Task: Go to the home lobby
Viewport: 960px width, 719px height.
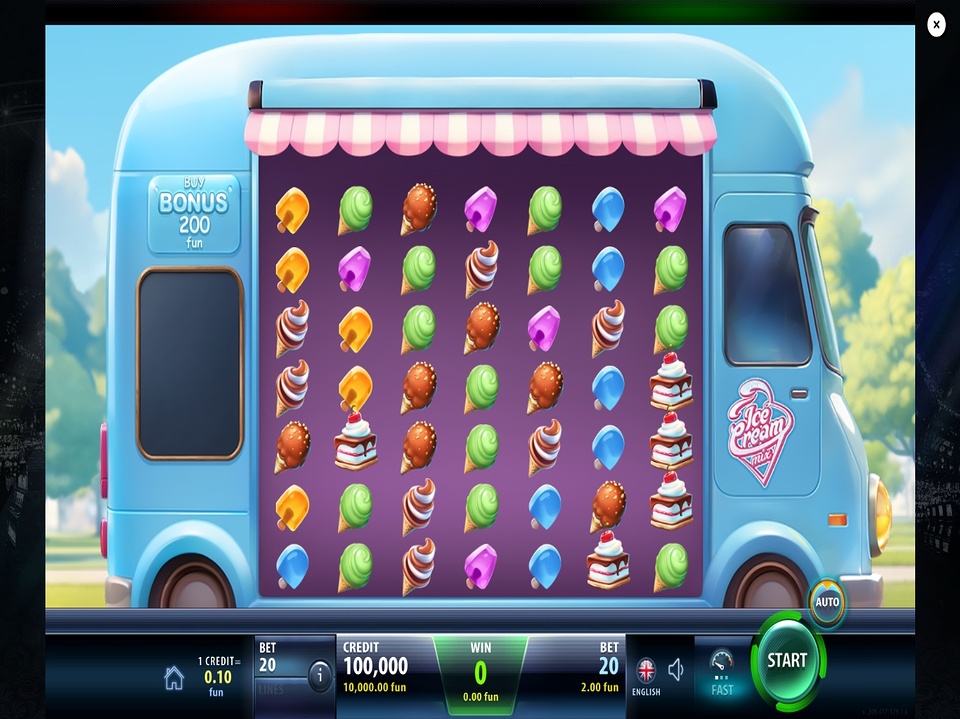Action: coord(174,679)
